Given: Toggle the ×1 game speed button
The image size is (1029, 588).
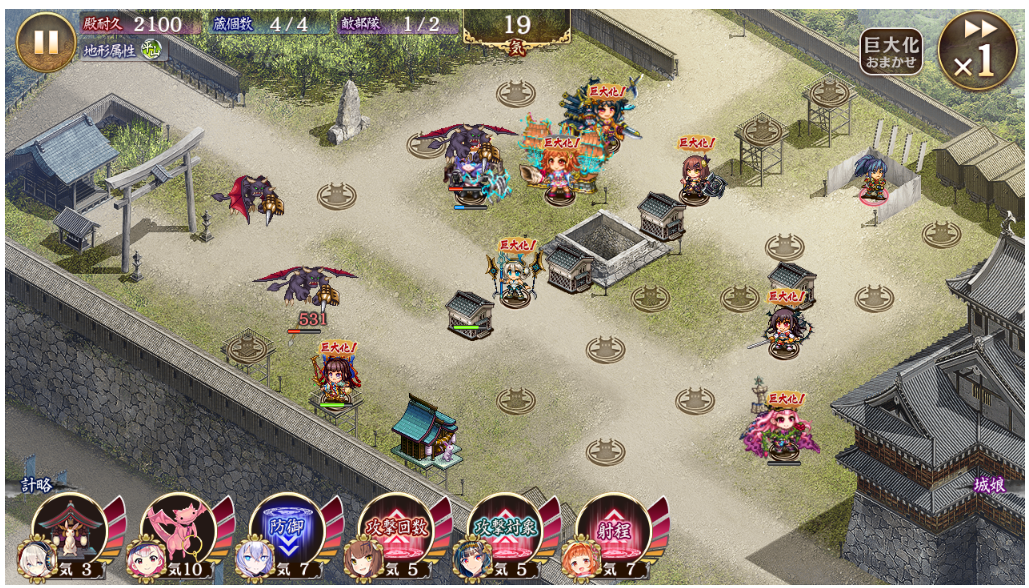Looking at the screenshot, I should tap(977, 51).
